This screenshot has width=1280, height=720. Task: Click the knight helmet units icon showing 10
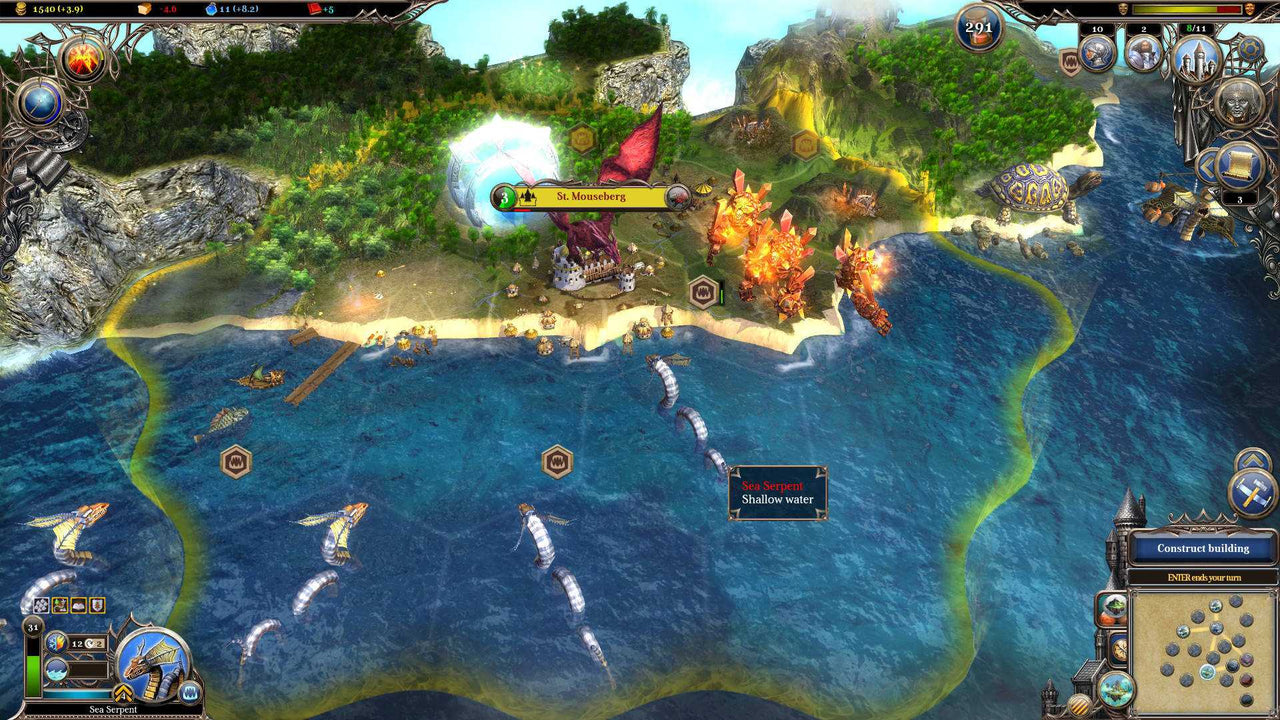pyautogui.click(x=1096, y=54)
